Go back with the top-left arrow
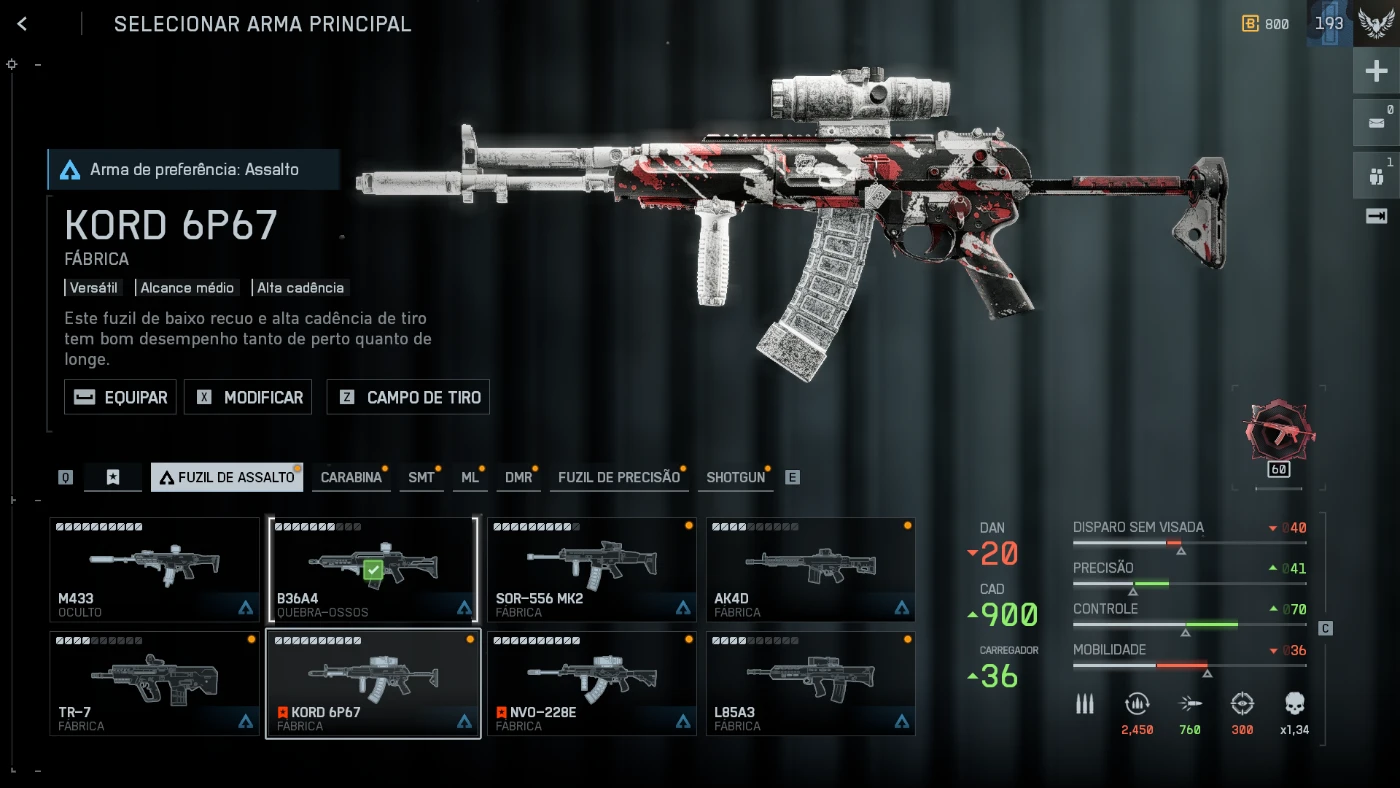This screenshot has width=1400, height=788. click(x=22, y=24)
